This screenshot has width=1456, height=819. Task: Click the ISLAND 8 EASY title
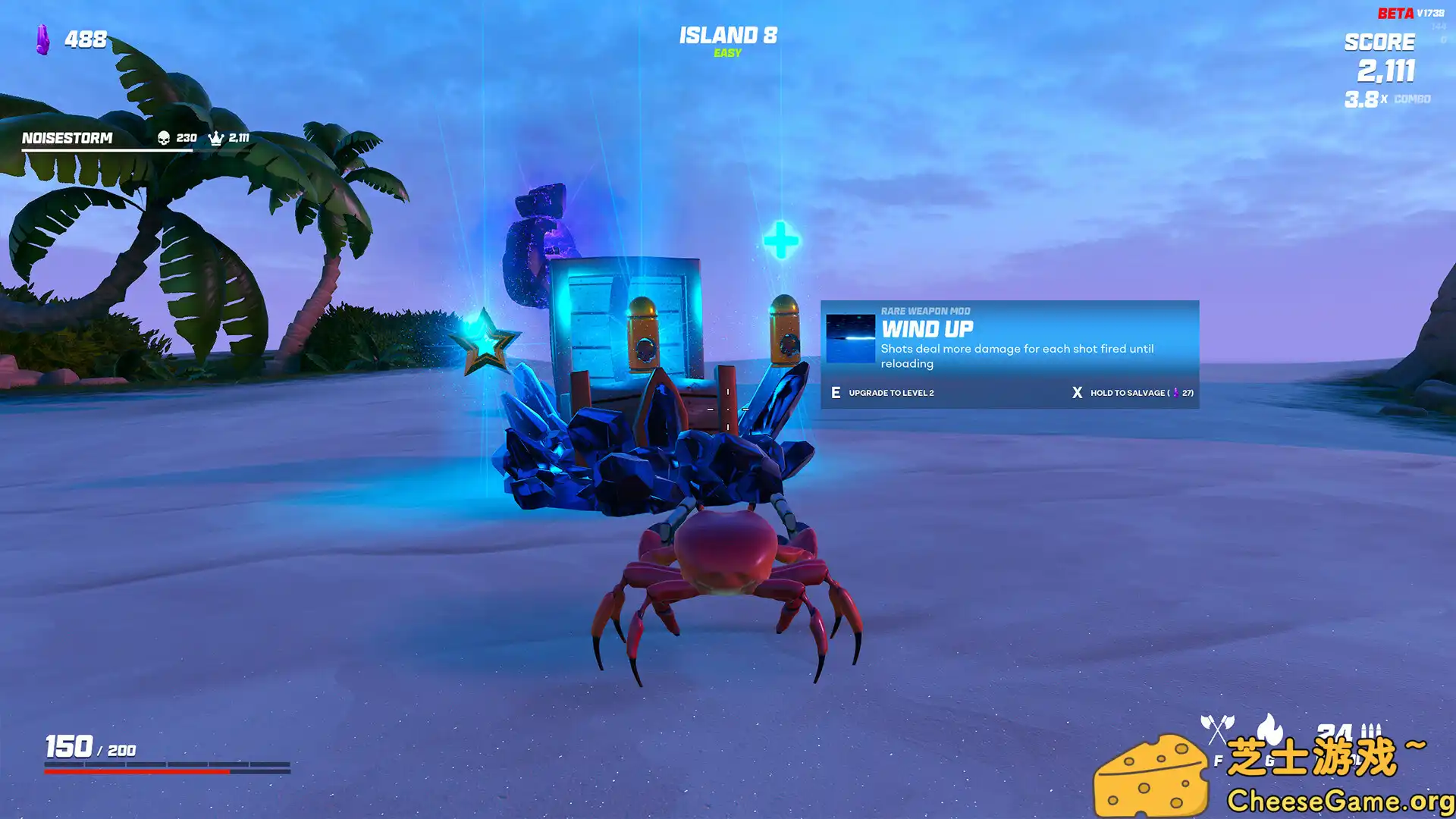[727, 35]
